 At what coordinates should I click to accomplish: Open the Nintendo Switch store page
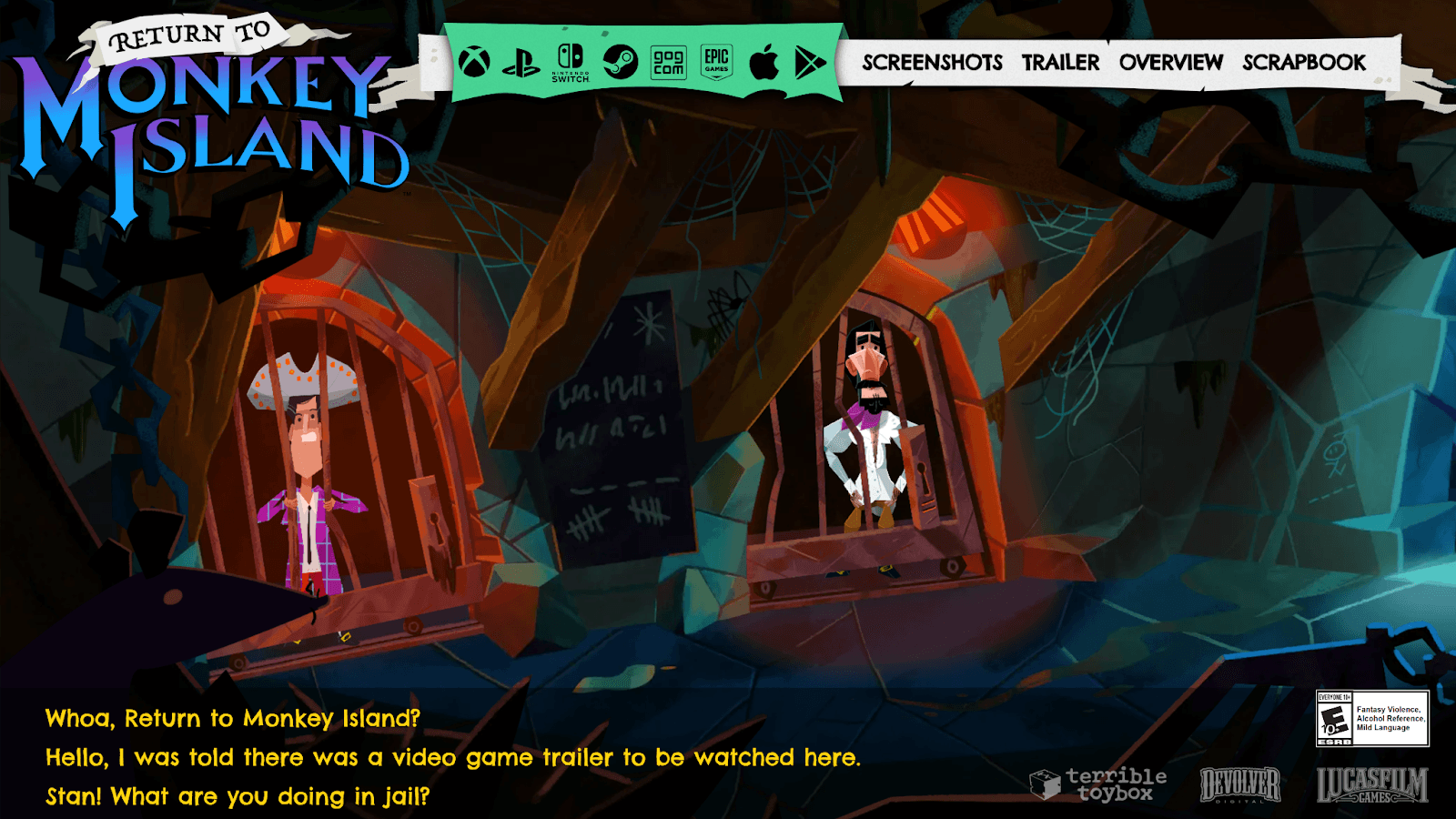click(571, 64)
